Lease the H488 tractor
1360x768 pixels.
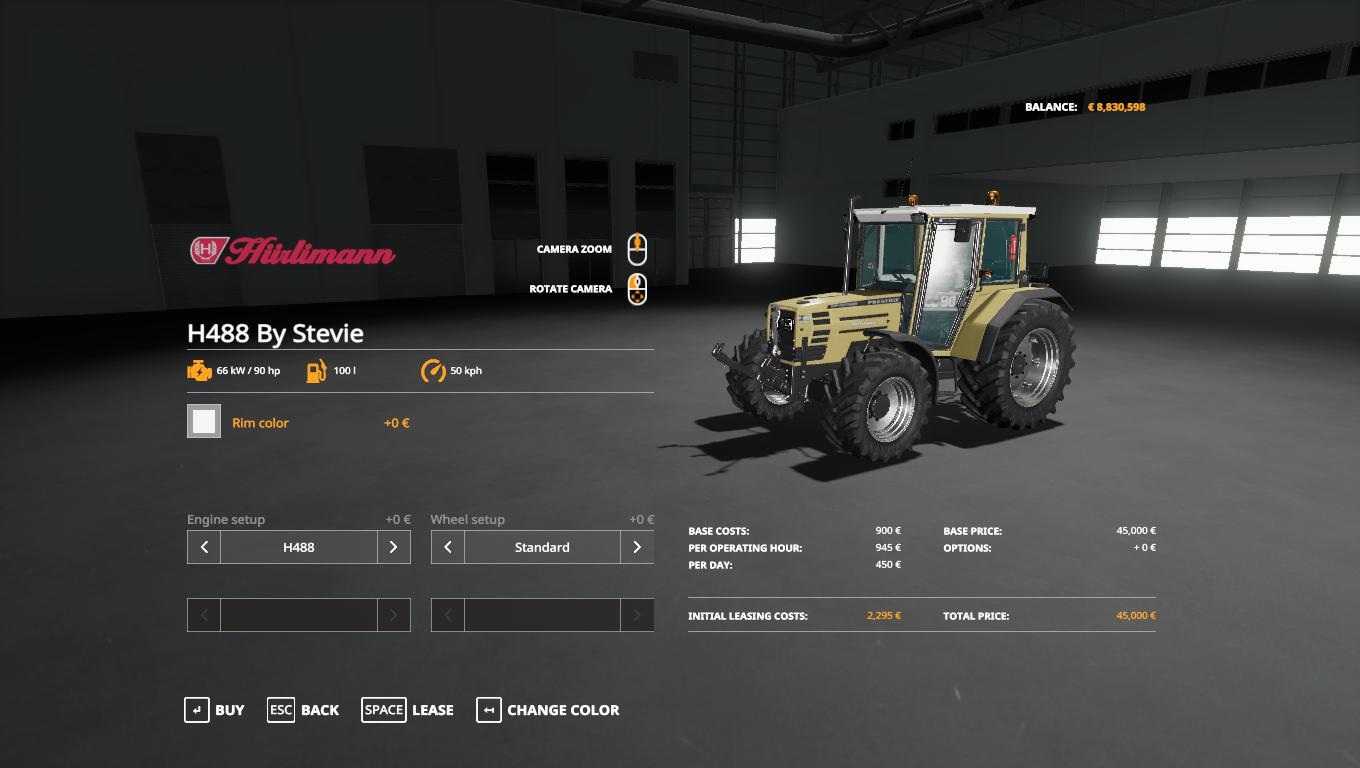point(408,710)
